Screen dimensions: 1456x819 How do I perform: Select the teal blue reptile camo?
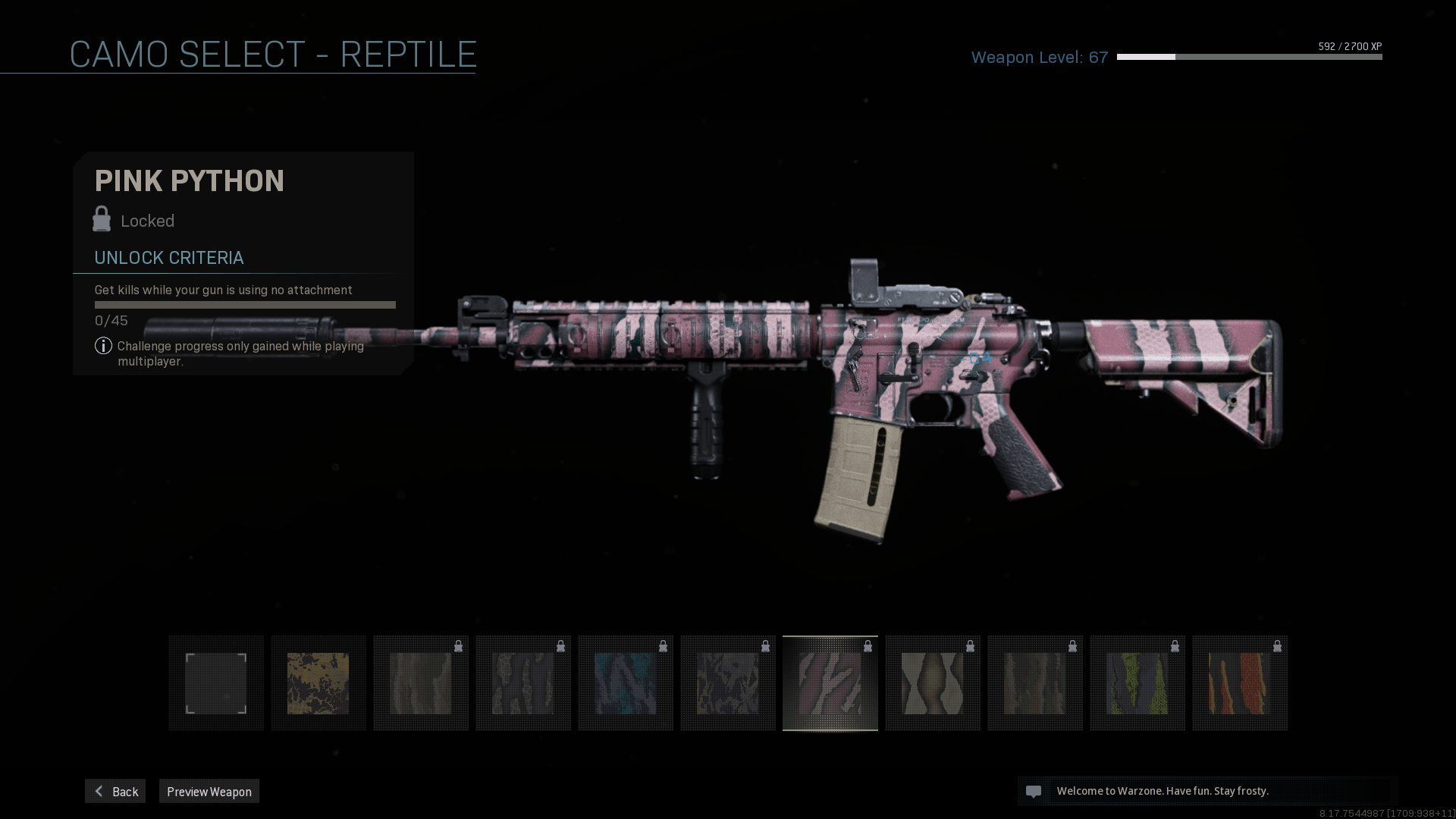point(626,683)
